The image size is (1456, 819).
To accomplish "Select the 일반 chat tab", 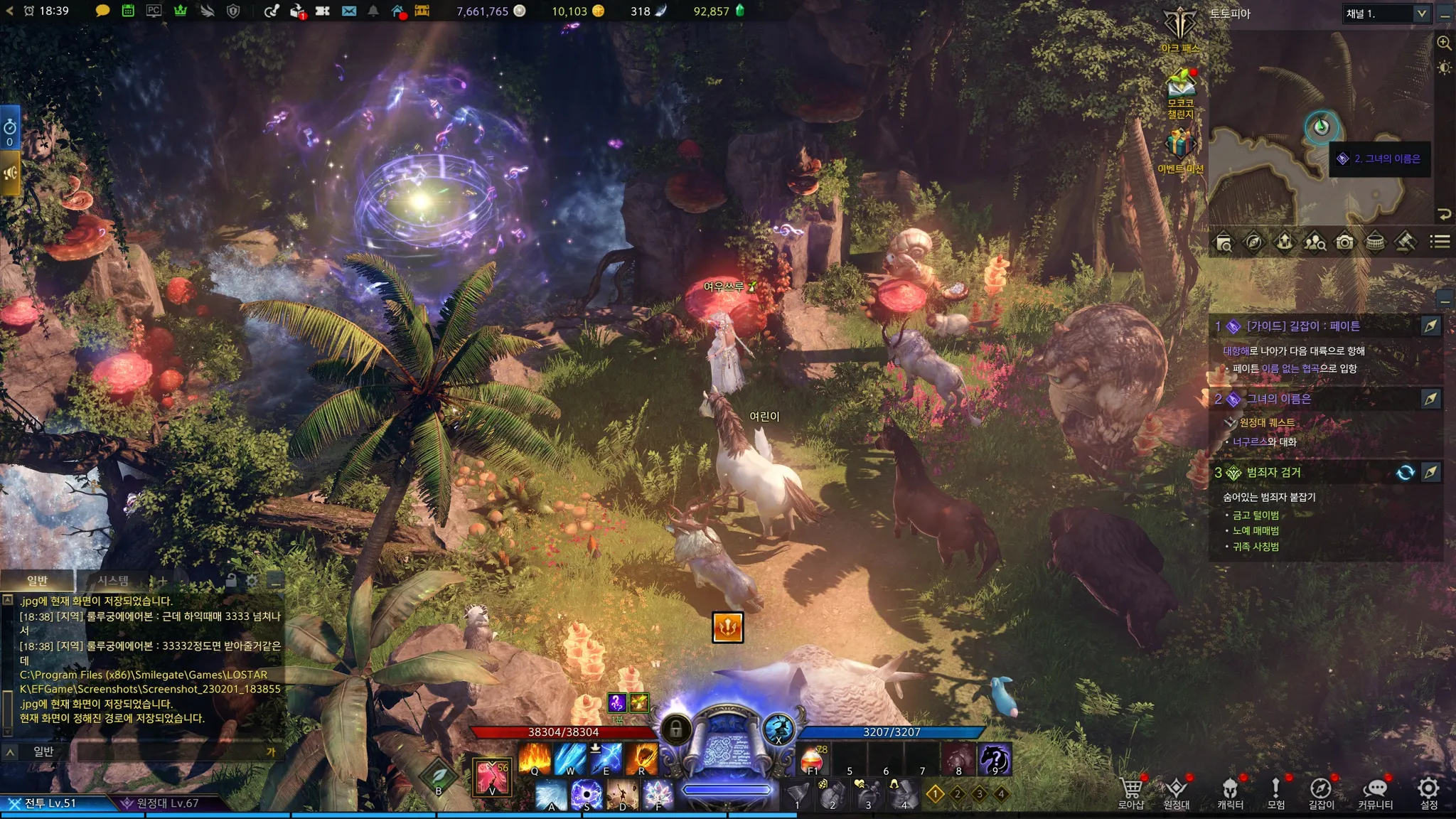I will coord(37,581).
